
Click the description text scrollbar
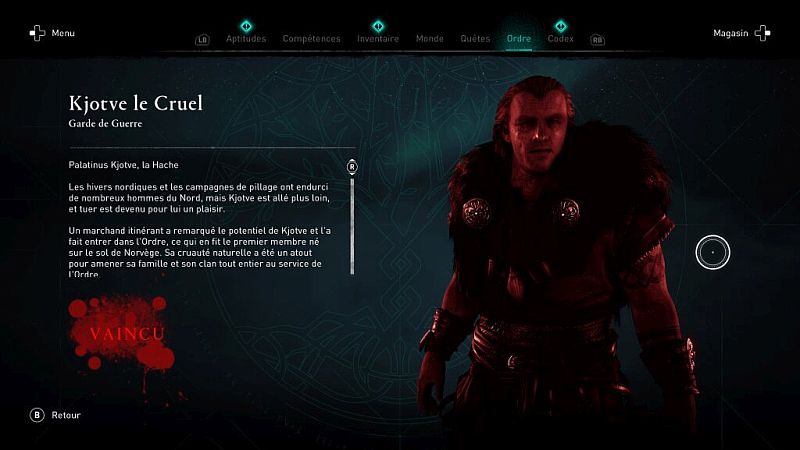point(352,222)
